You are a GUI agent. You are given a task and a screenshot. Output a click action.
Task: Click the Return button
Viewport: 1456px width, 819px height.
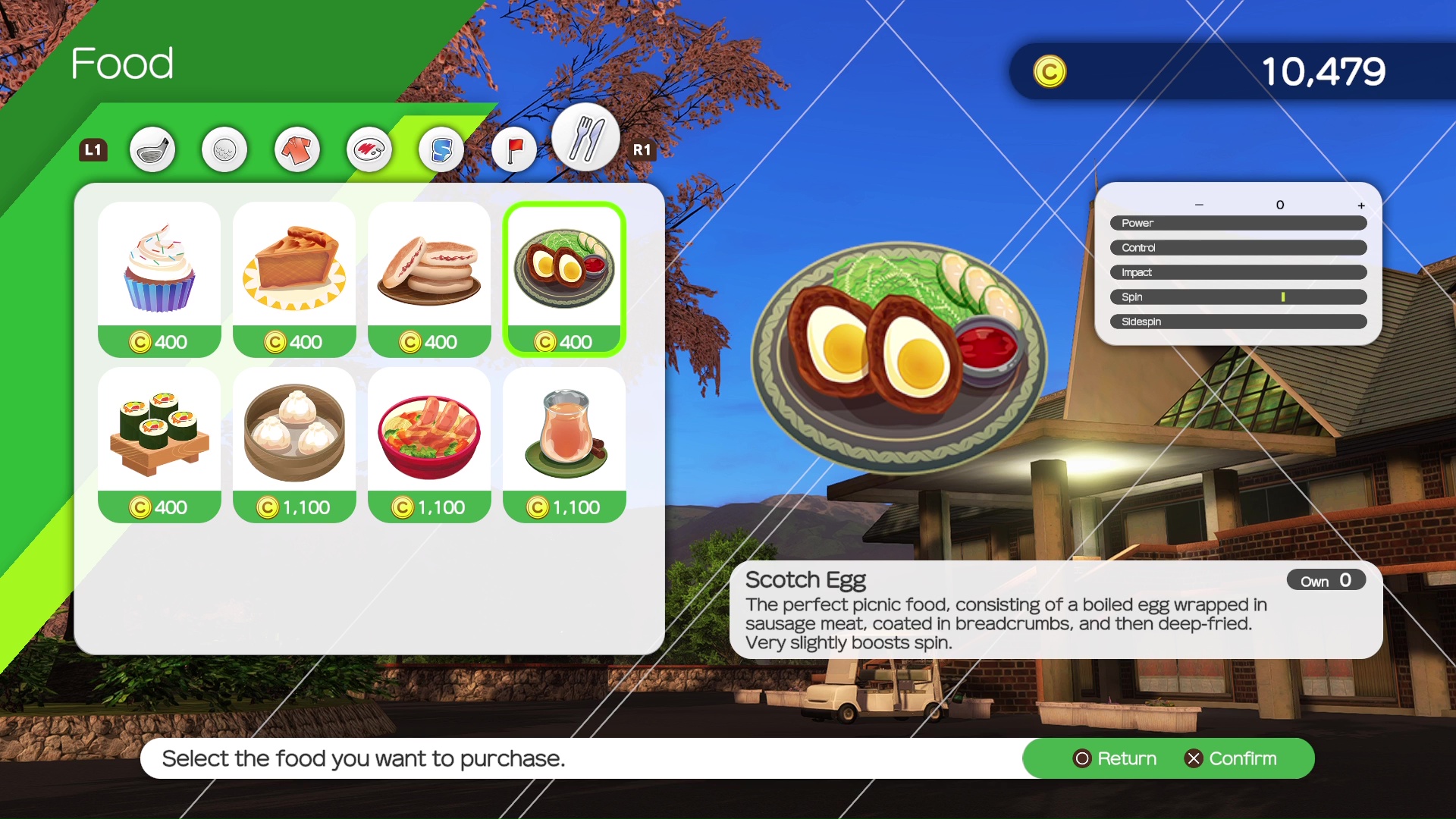(x=1115, y=758)
